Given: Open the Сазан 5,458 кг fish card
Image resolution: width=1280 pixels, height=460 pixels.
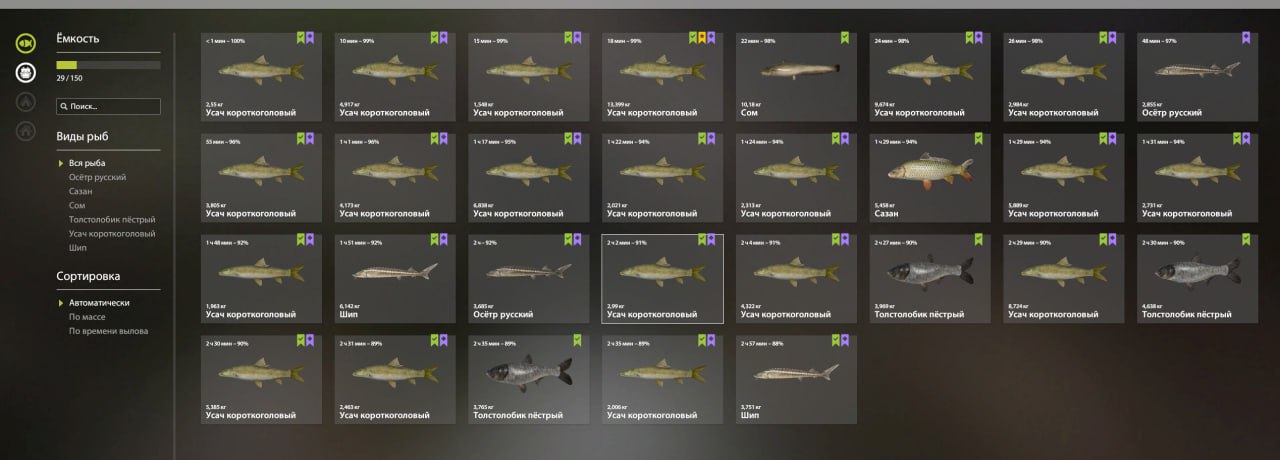Looking at the screenshot, I should click(931, 178).
